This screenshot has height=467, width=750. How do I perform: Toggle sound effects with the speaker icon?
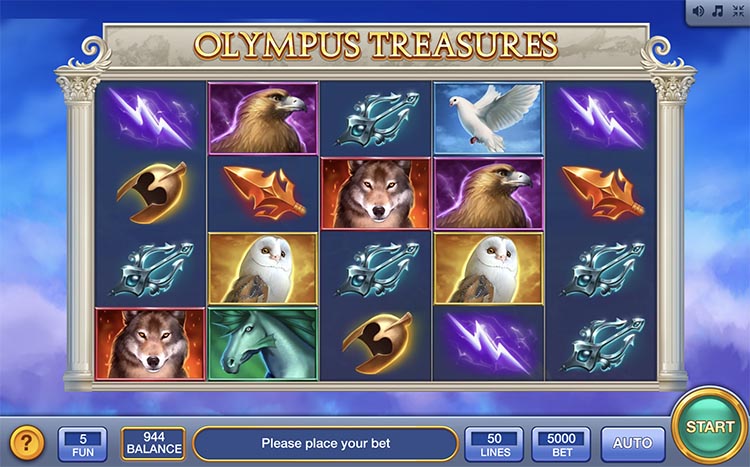(x=699, y=11)
